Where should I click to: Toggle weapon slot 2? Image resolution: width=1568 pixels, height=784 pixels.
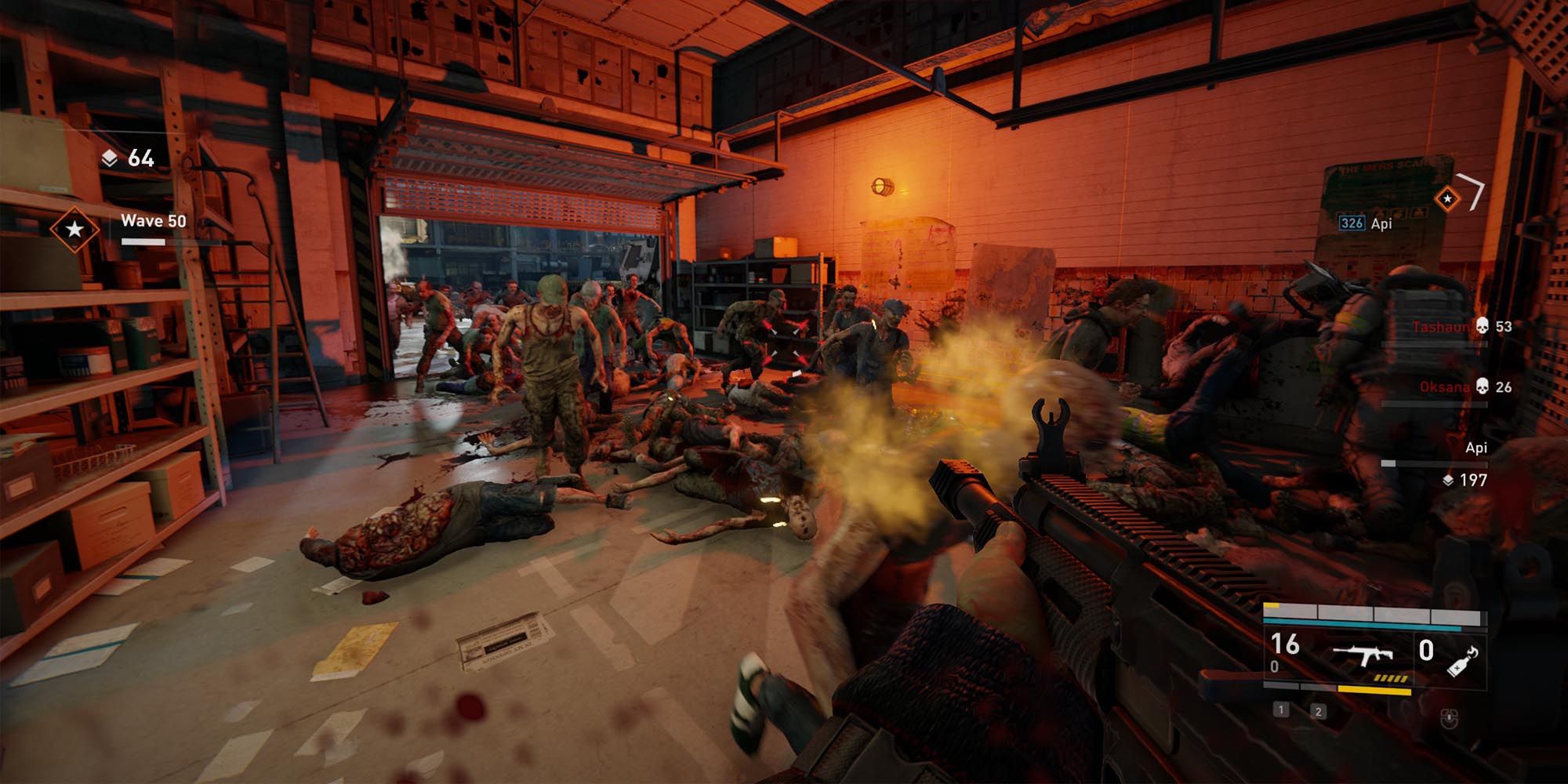coord(1319,713)
